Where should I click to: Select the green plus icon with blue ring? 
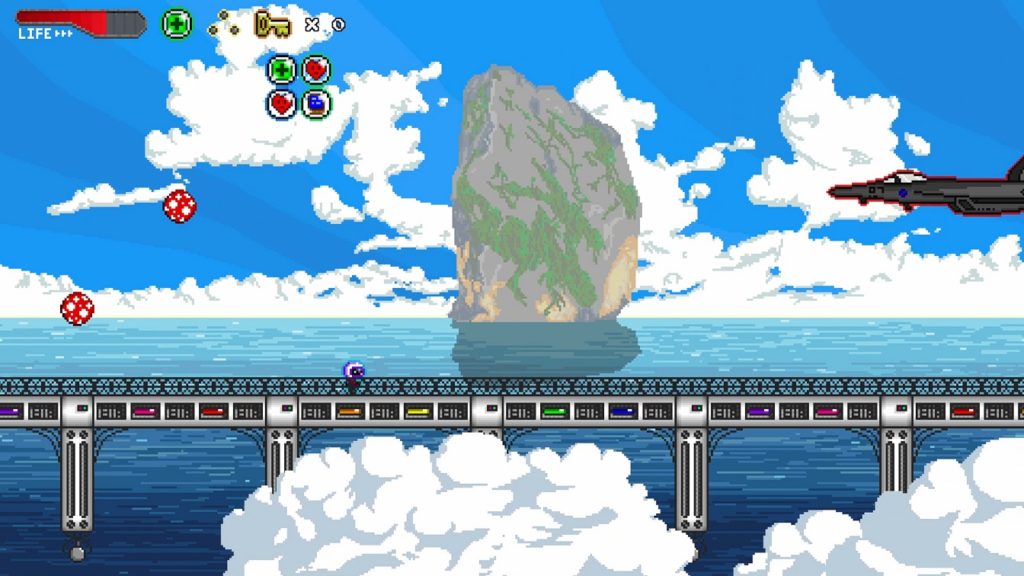click(282, 70)
